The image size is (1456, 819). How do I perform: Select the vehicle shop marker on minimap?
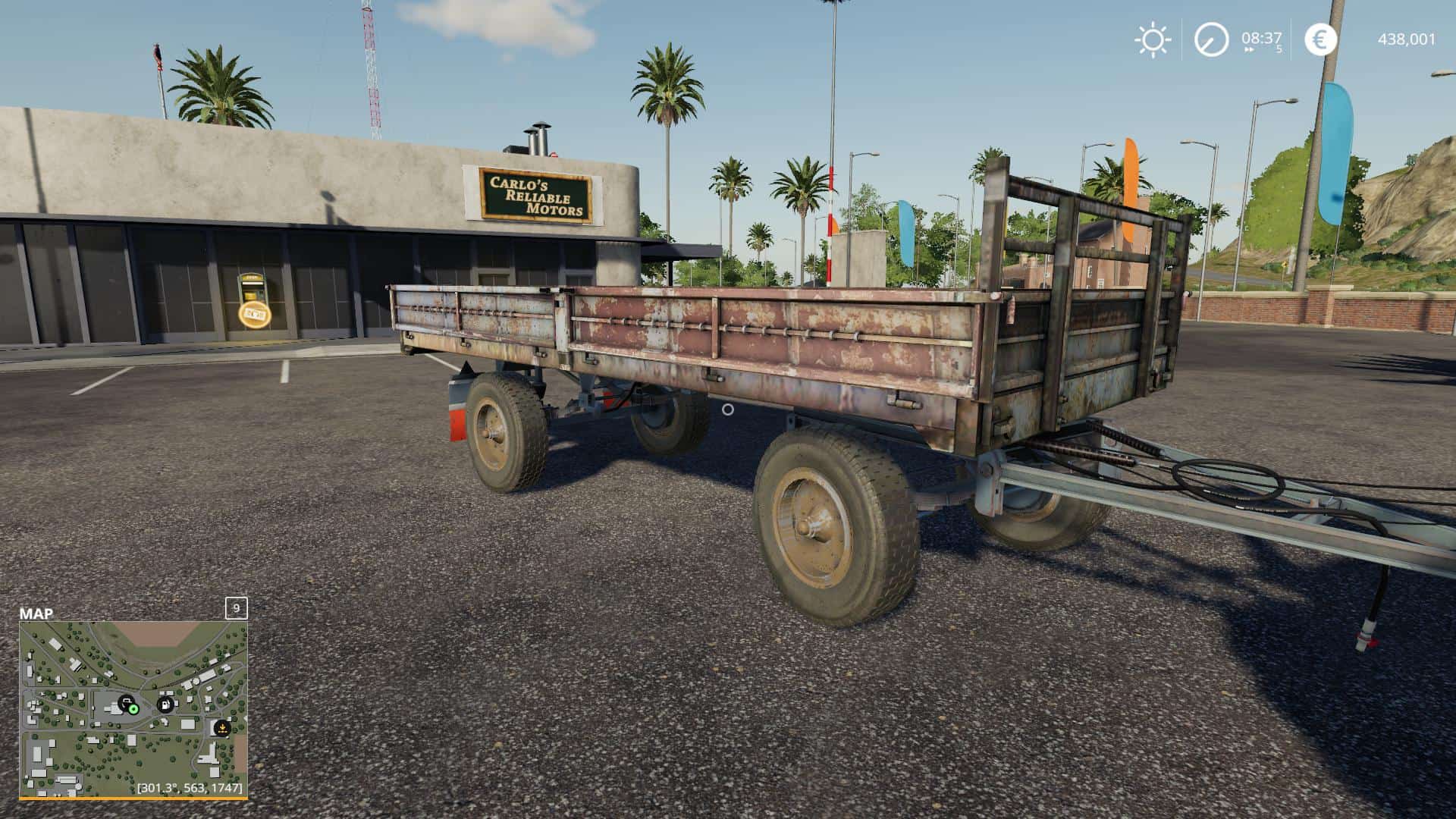click(126, 702)
